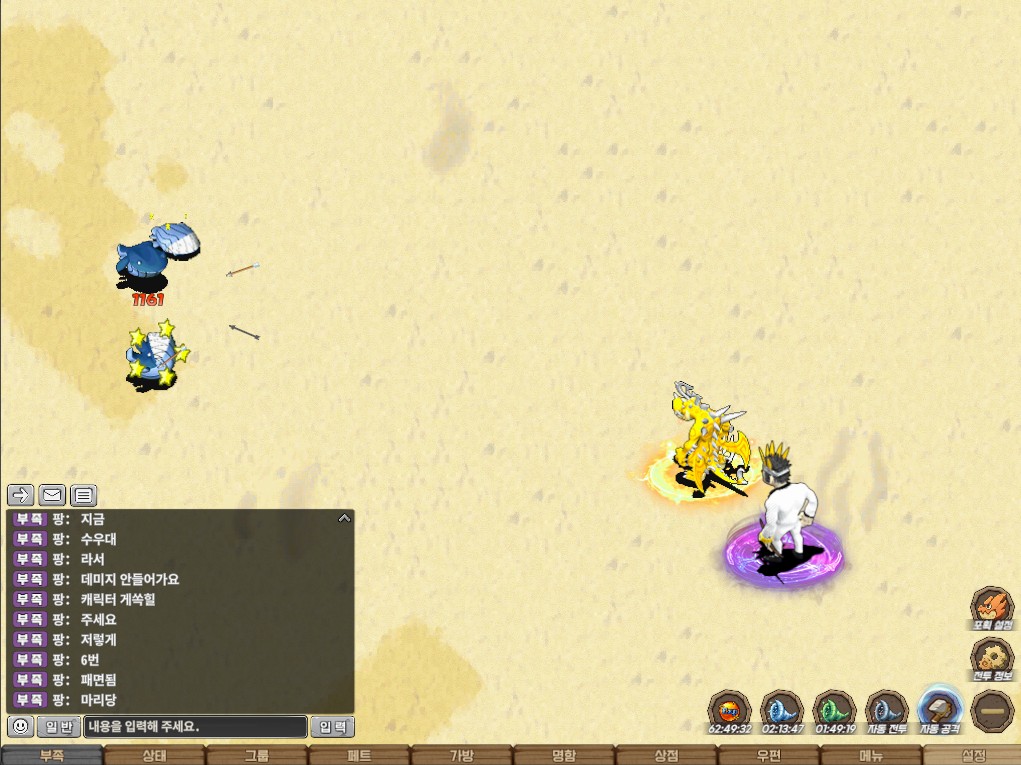Open 포획 설정 (capture settings)

tap(991, 608)
